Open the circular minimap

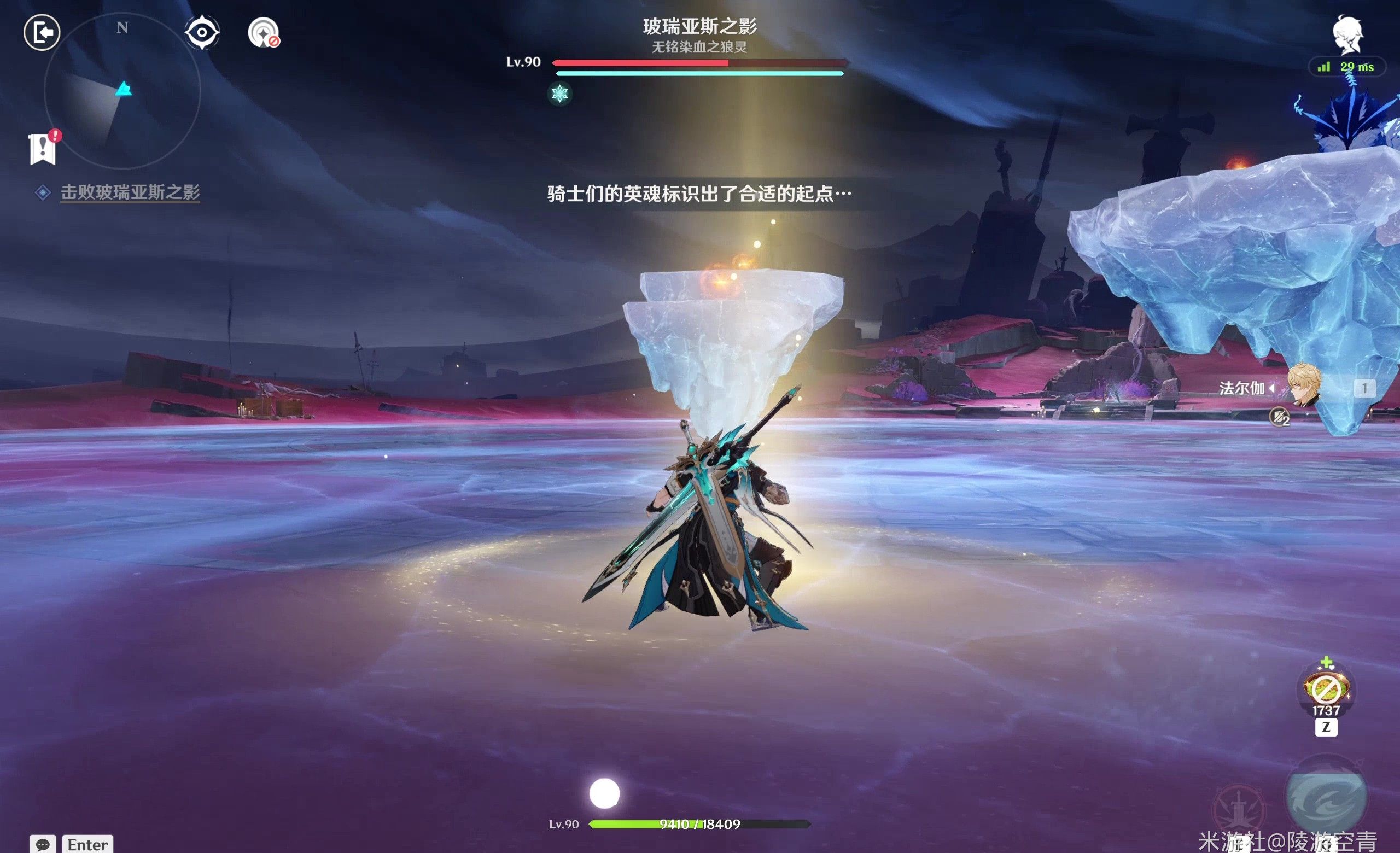(122, 91)
